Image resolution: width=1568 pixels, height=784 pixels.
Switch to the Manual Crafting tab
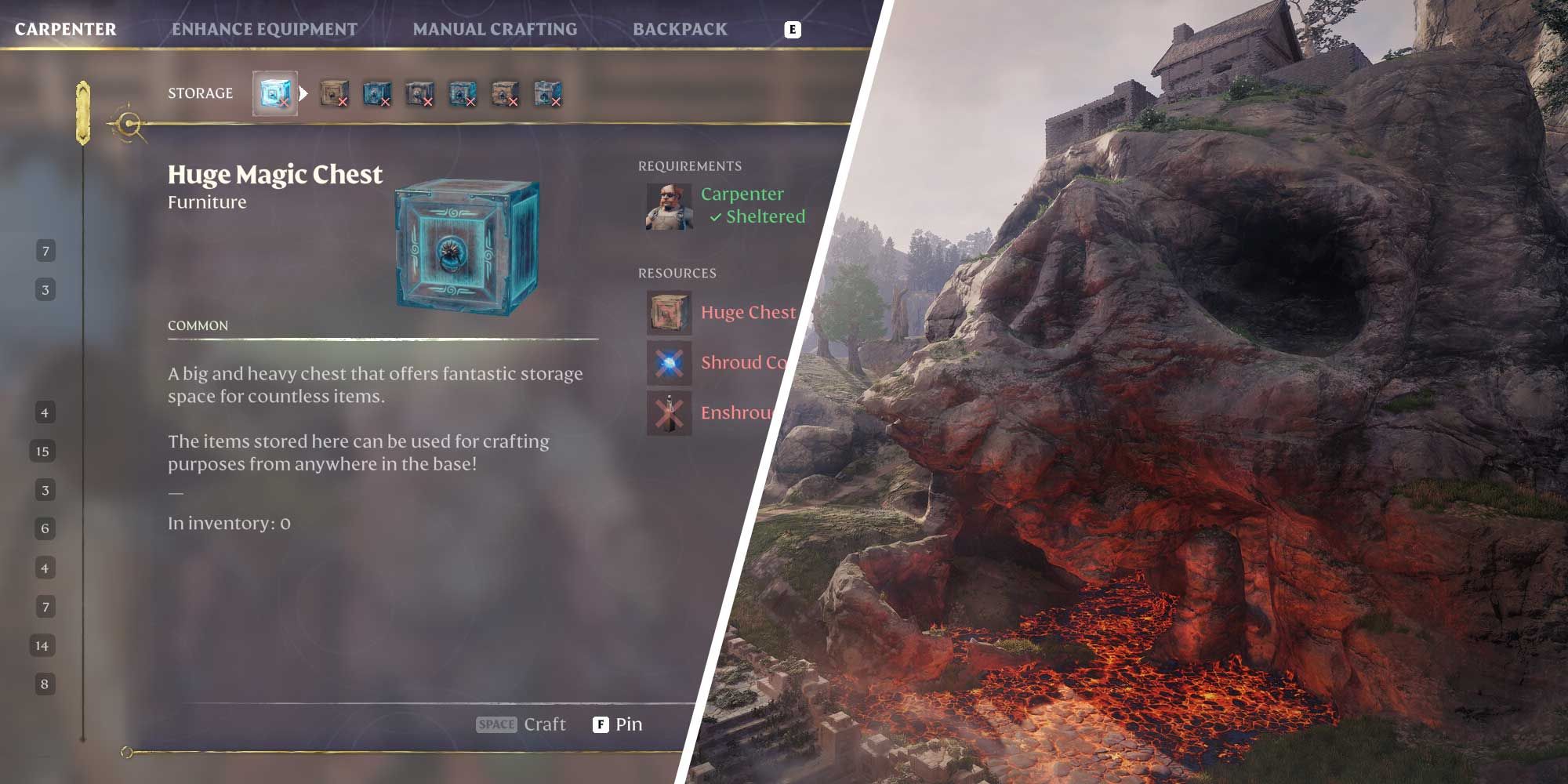(495, 28)
